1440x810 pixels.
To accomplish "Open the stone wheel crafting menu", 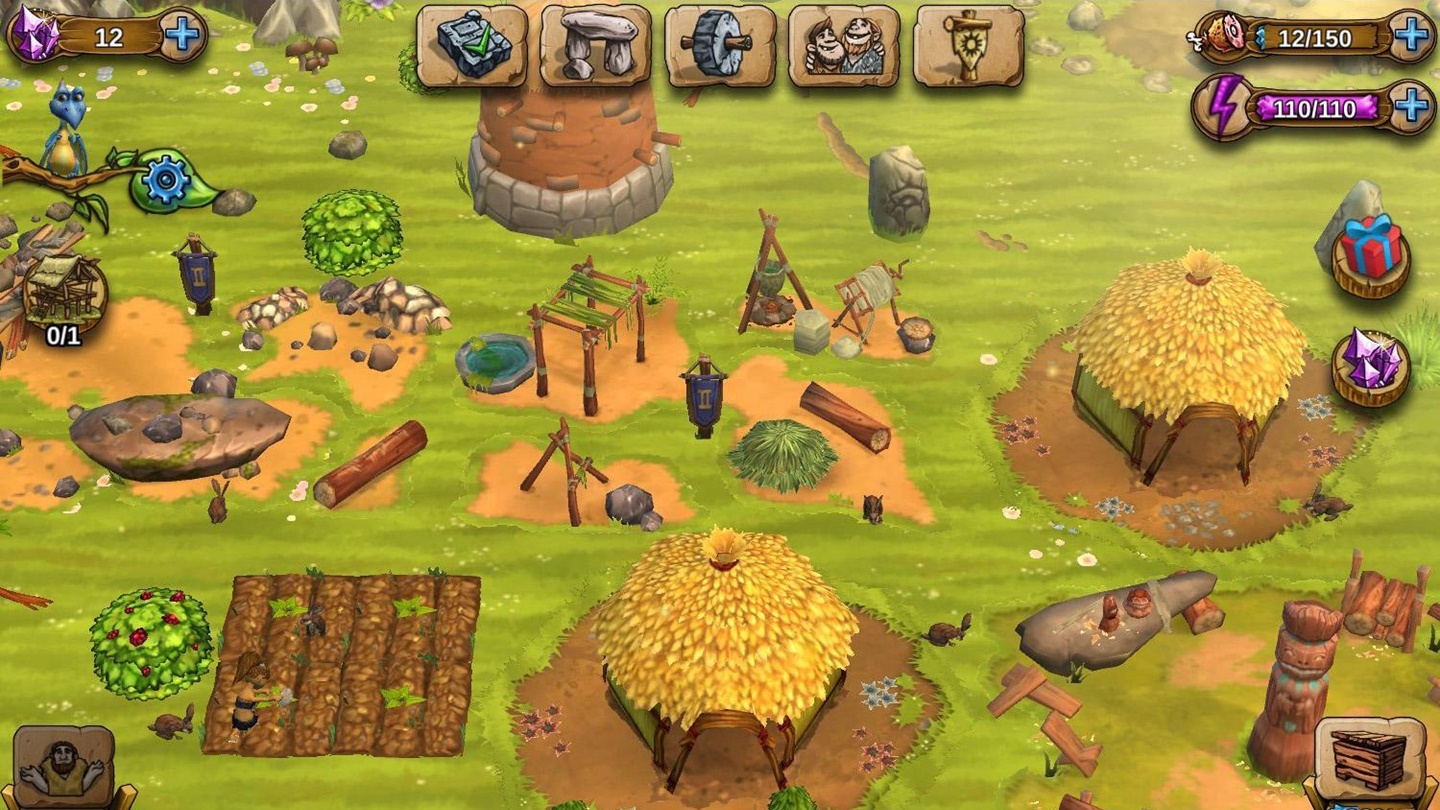I will coord(719,46).
